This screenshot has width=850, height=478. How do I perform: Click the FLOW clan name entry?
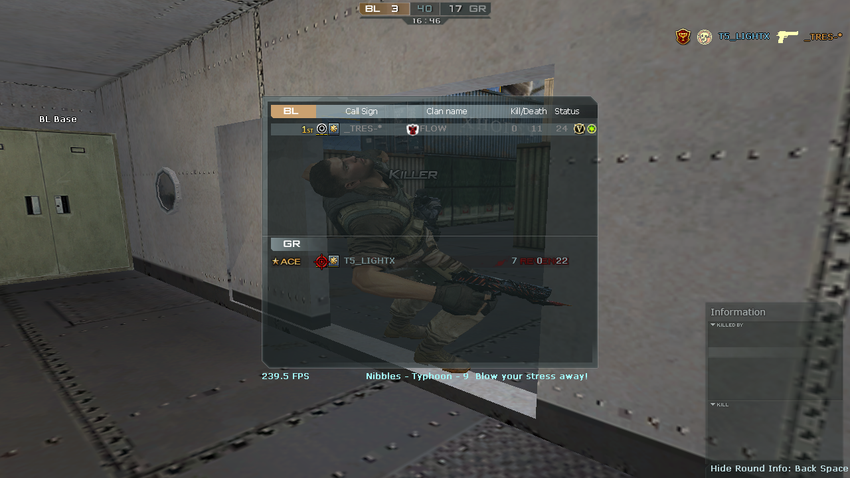tap(434, 129)
